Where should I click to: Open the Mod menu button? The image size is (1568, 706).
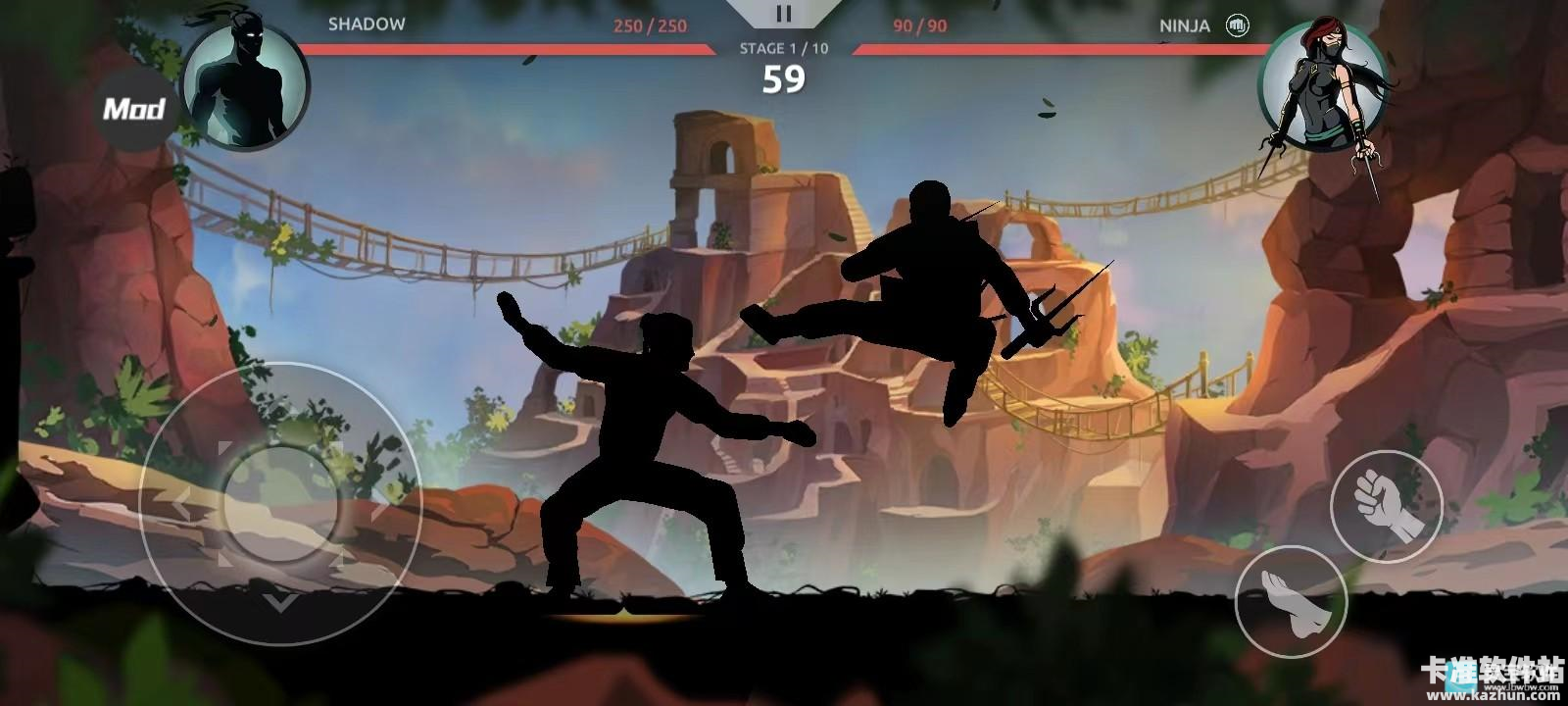[134, 108]
